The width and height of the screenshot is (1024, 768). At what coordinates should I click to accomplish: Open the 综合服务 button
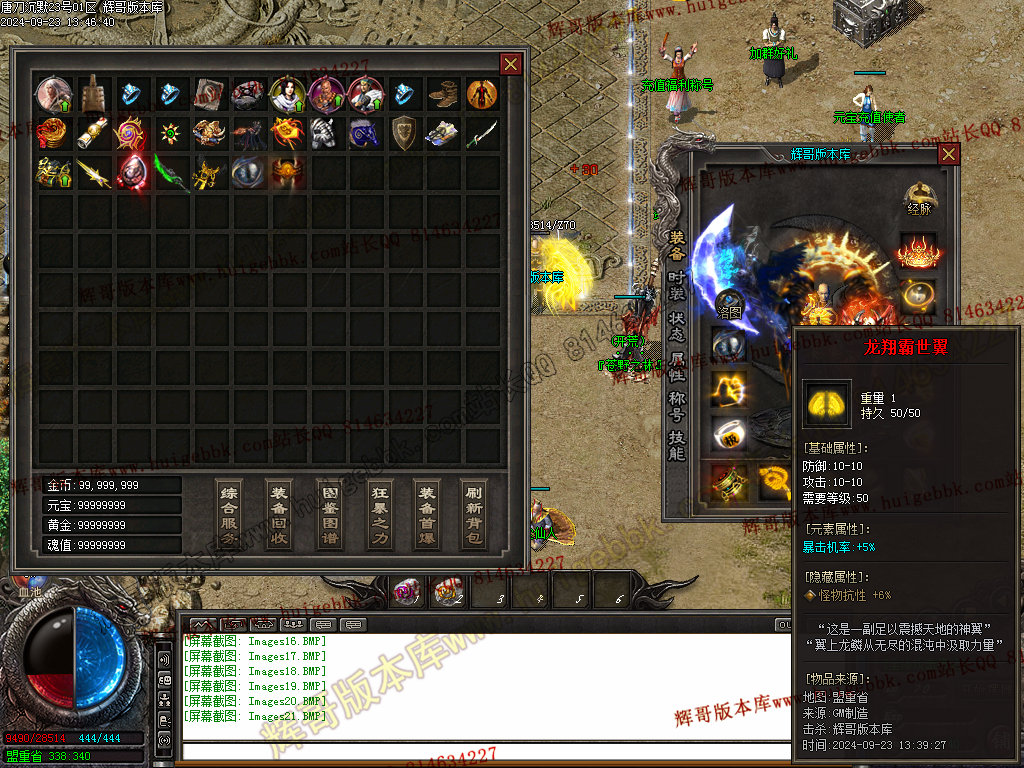click(229, 514)
